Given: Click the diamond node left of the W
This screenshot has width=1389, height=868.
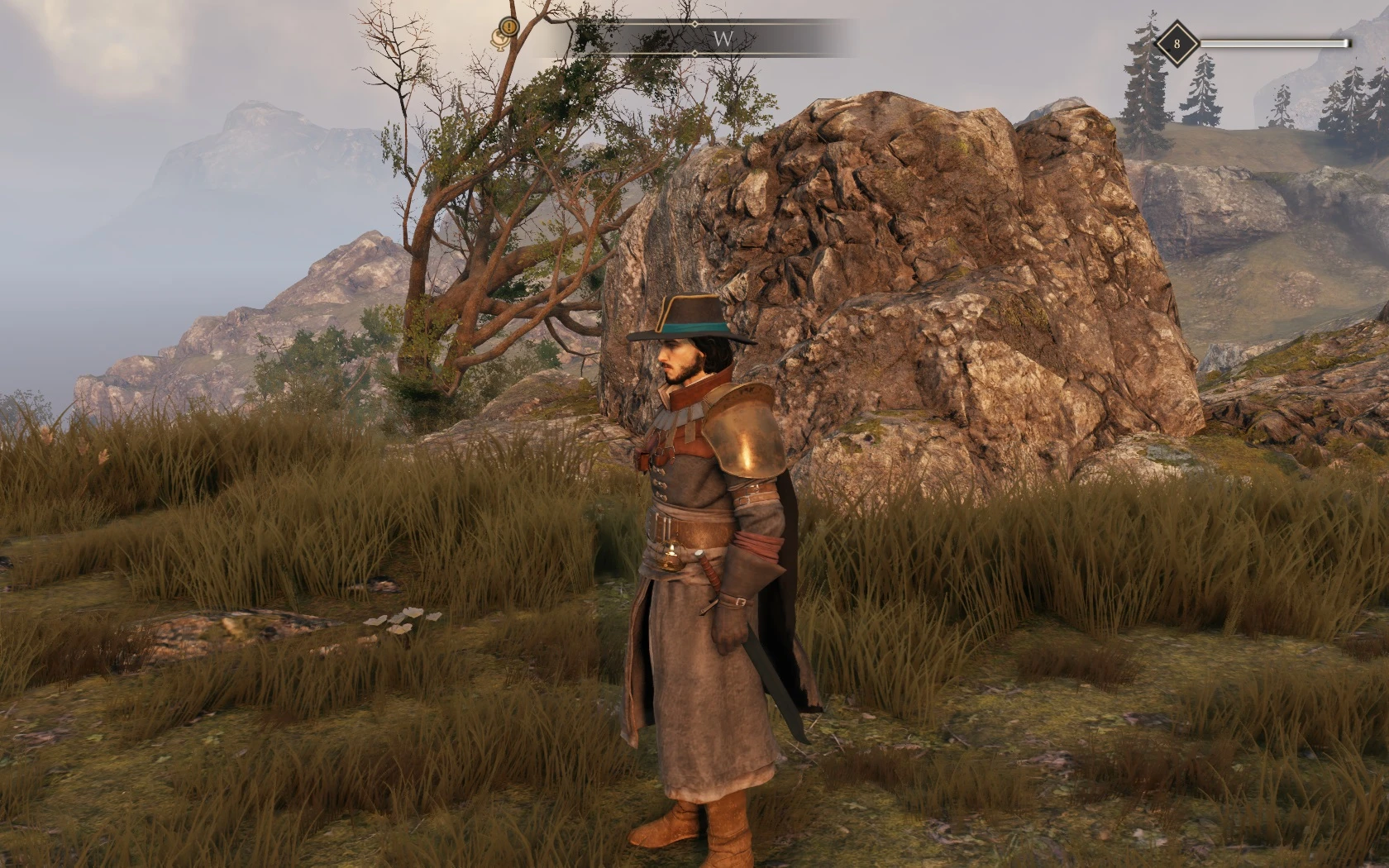Looking at the screenshot, I should coord(695,23).
